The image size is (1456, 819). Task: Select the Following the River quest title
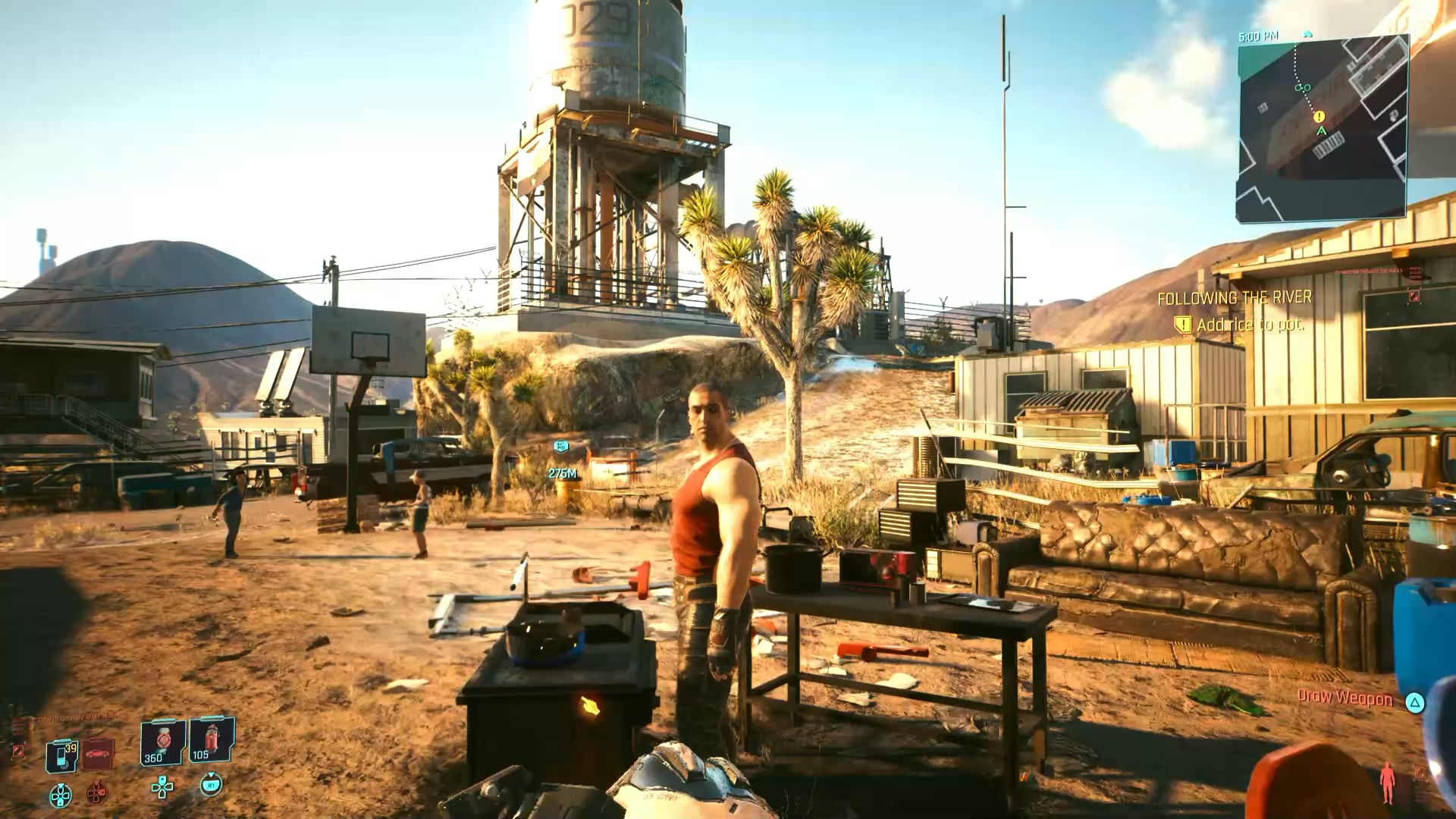(x=1234, y=298)
